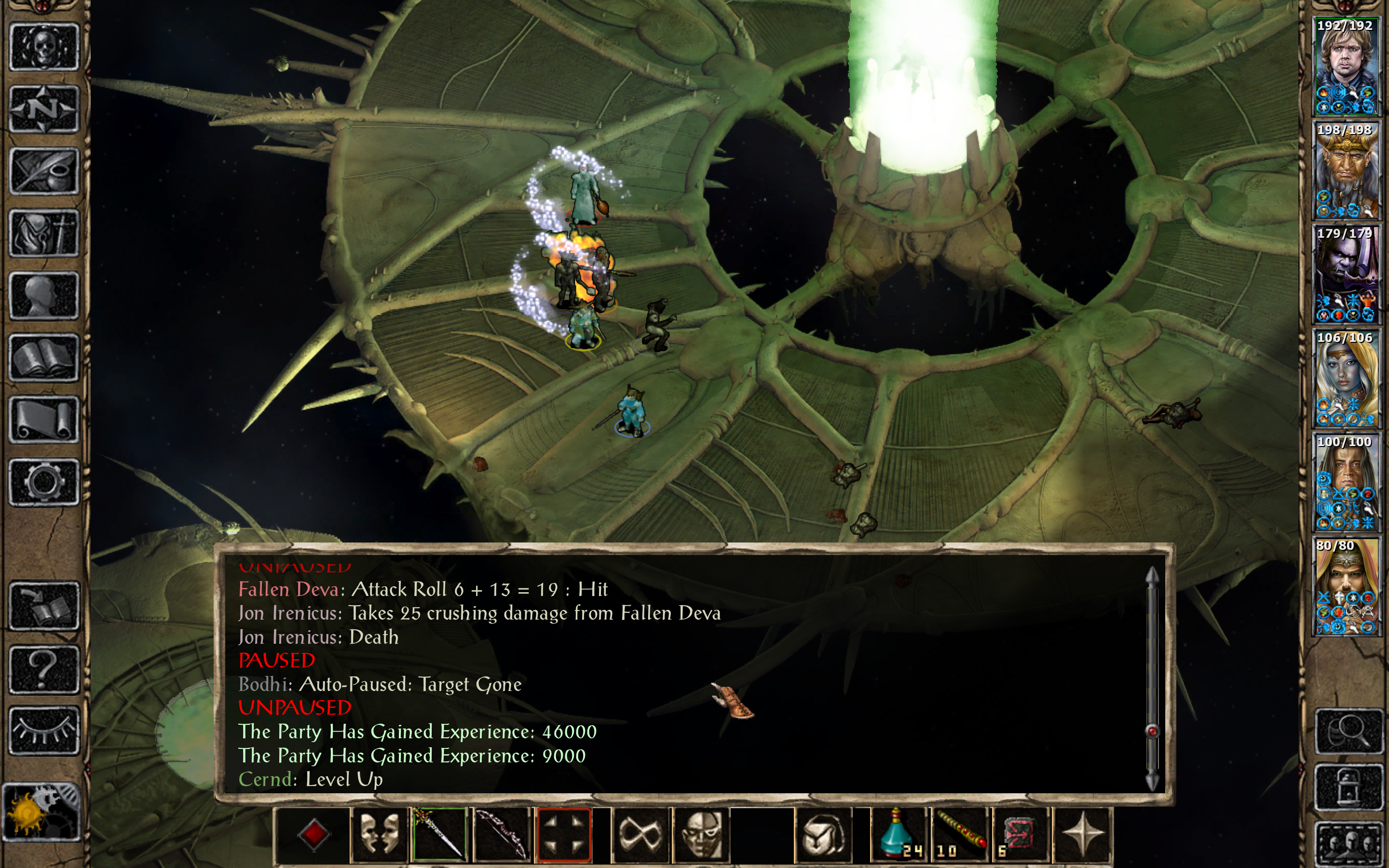Open the mage spellbook
The height and width of the screenshot is (868, 1389).
[x=43, y=358]
